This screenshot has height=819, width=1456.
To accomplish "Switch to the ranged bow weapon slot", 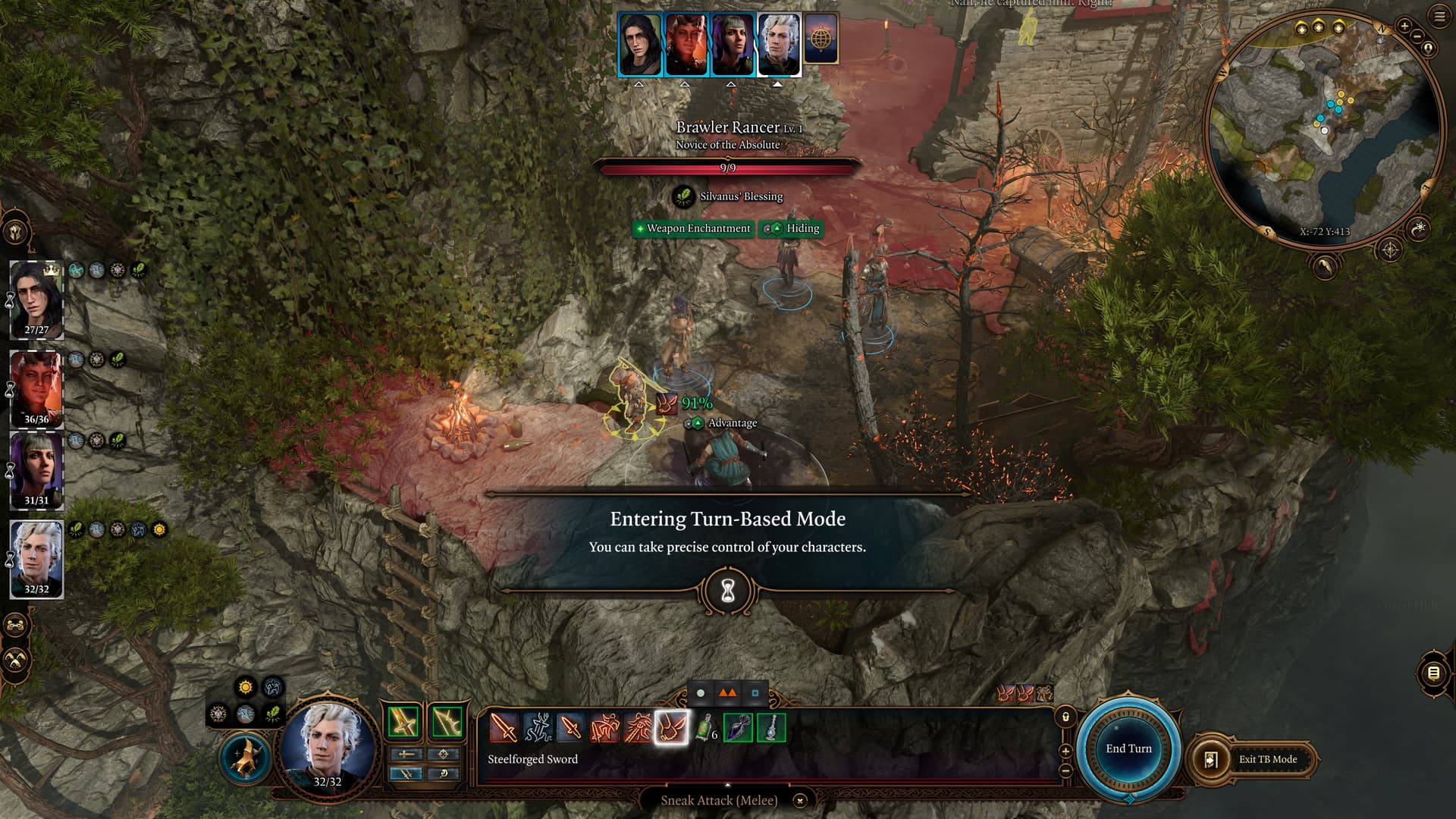I will [447, 722].
